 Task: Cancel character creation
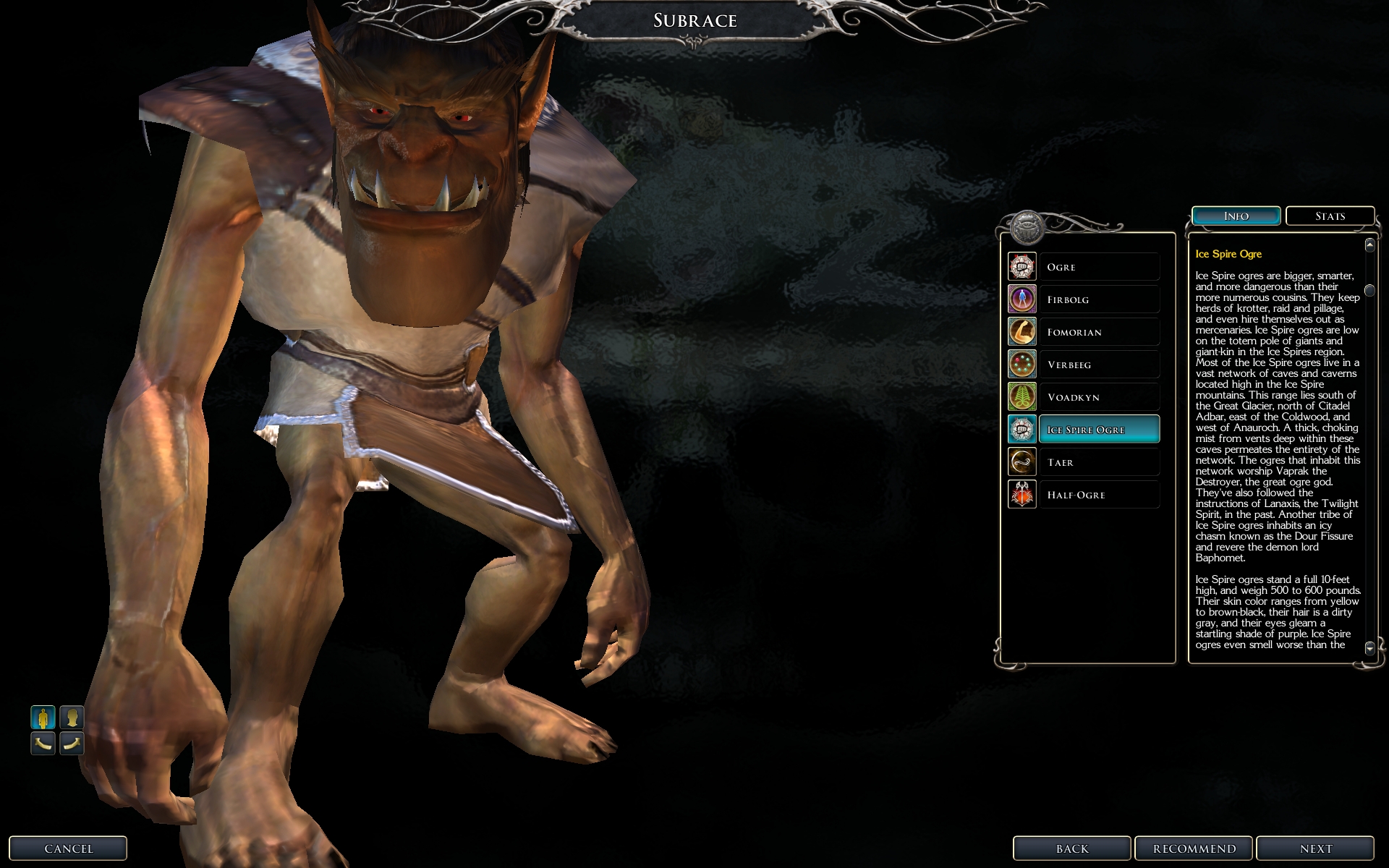coord(69,848)
